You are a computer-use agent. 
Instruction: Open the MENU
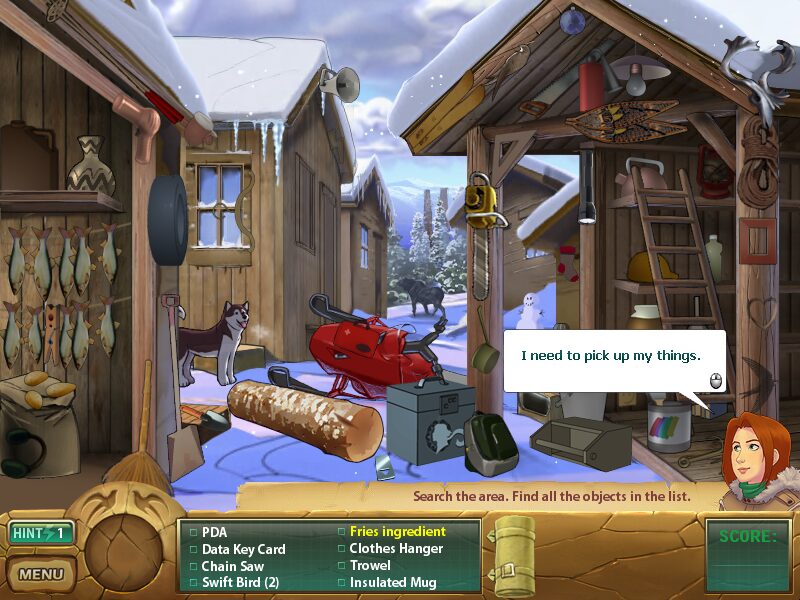tap(40, 574)
